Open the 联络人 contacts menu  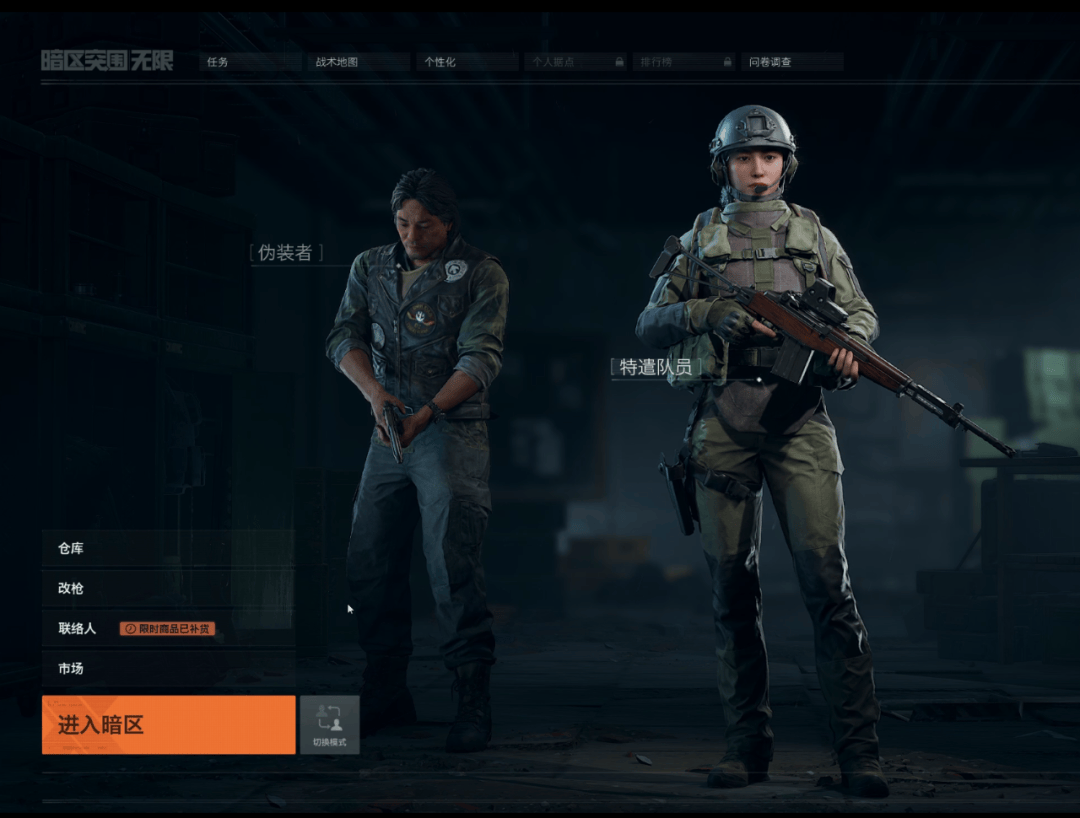tap(77, 629)
